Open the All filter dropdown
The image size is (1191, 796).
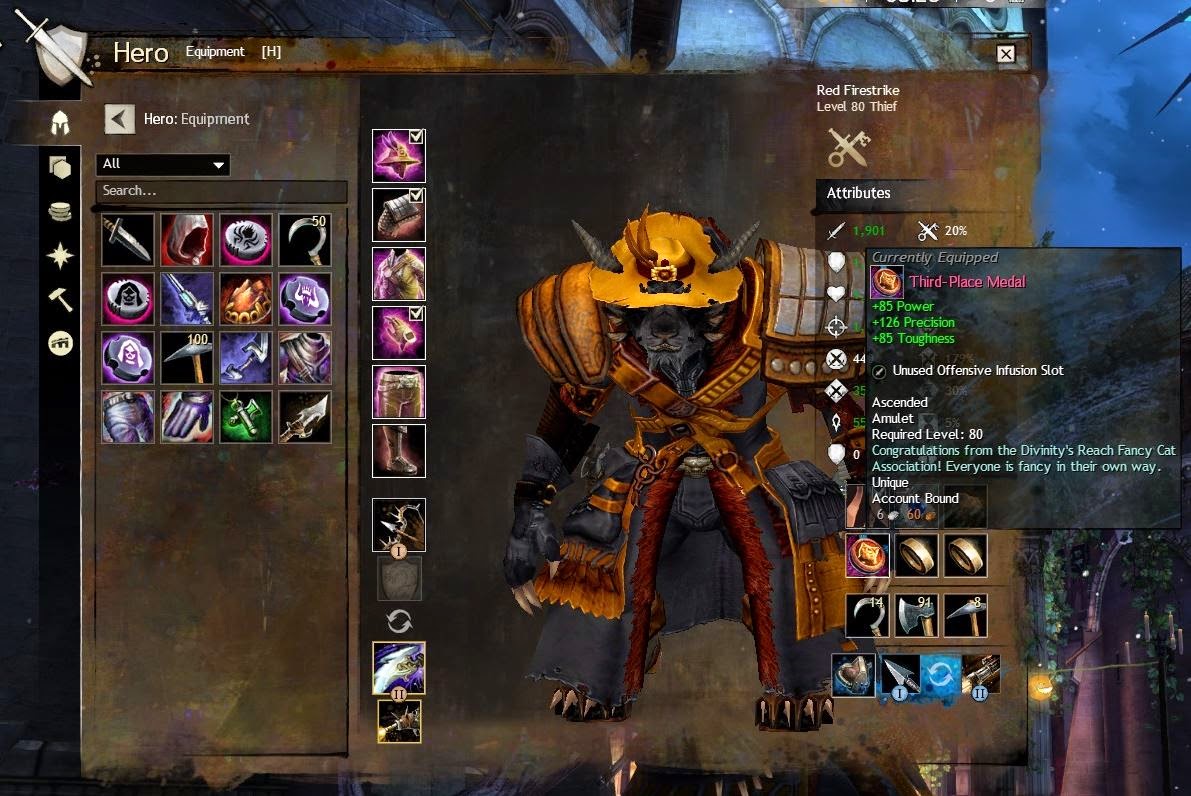[x=163, y=164]
